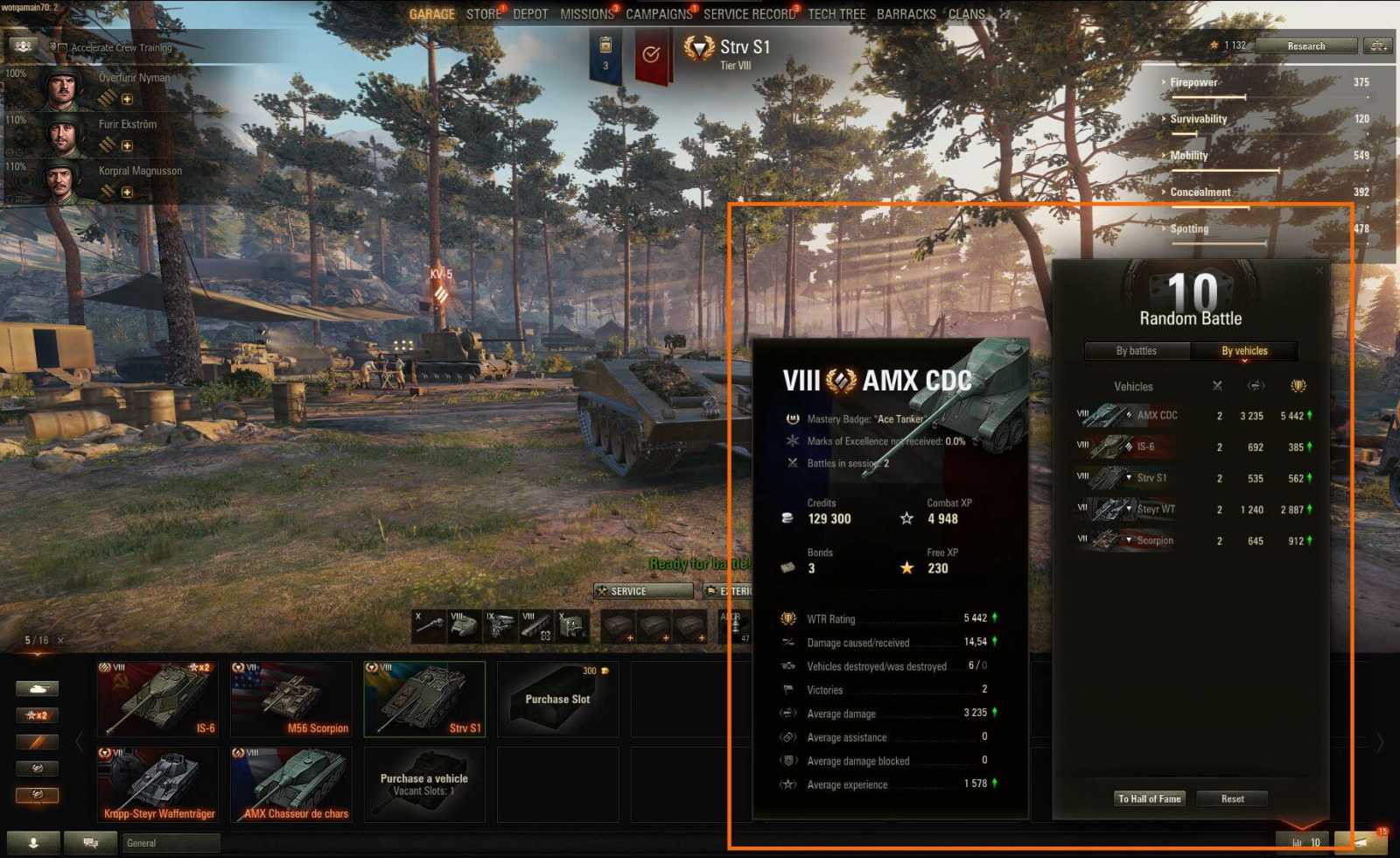
Task: View the Service Record
Action: (x=749, y=14)
